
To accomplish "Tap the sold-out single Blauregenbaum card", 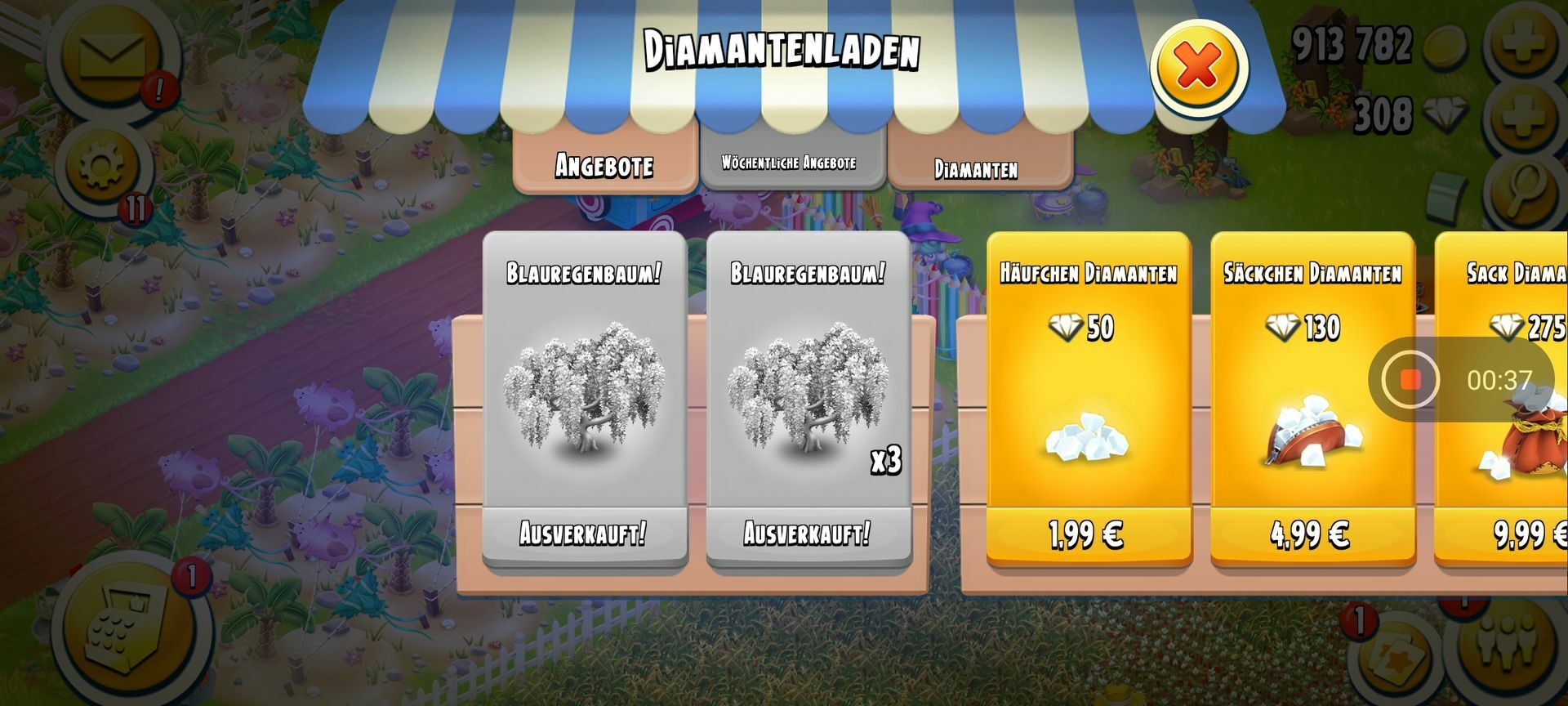I will (584, 400).
